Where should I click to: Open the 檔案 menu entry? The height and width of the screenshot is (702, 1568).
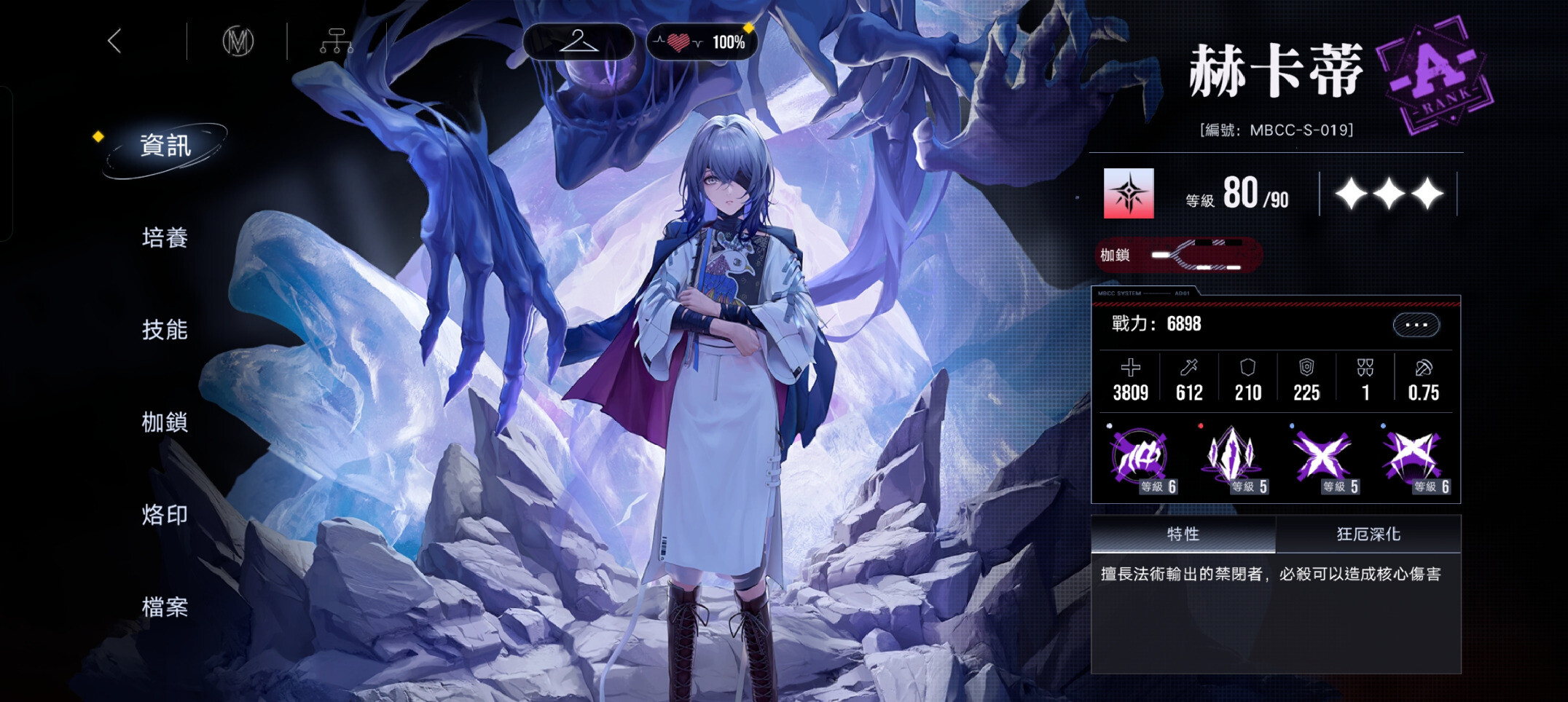[x=165, y=607]
